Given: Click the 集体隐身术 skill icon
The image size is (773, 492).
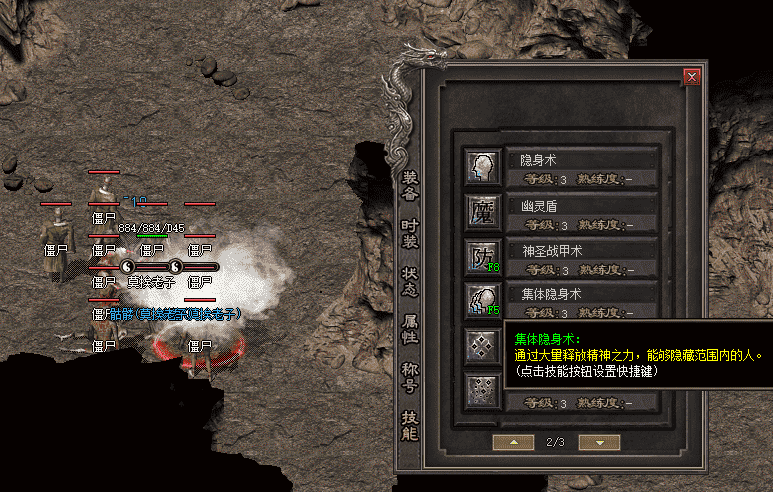Looking at the screenshot, I should click(482, 301).
